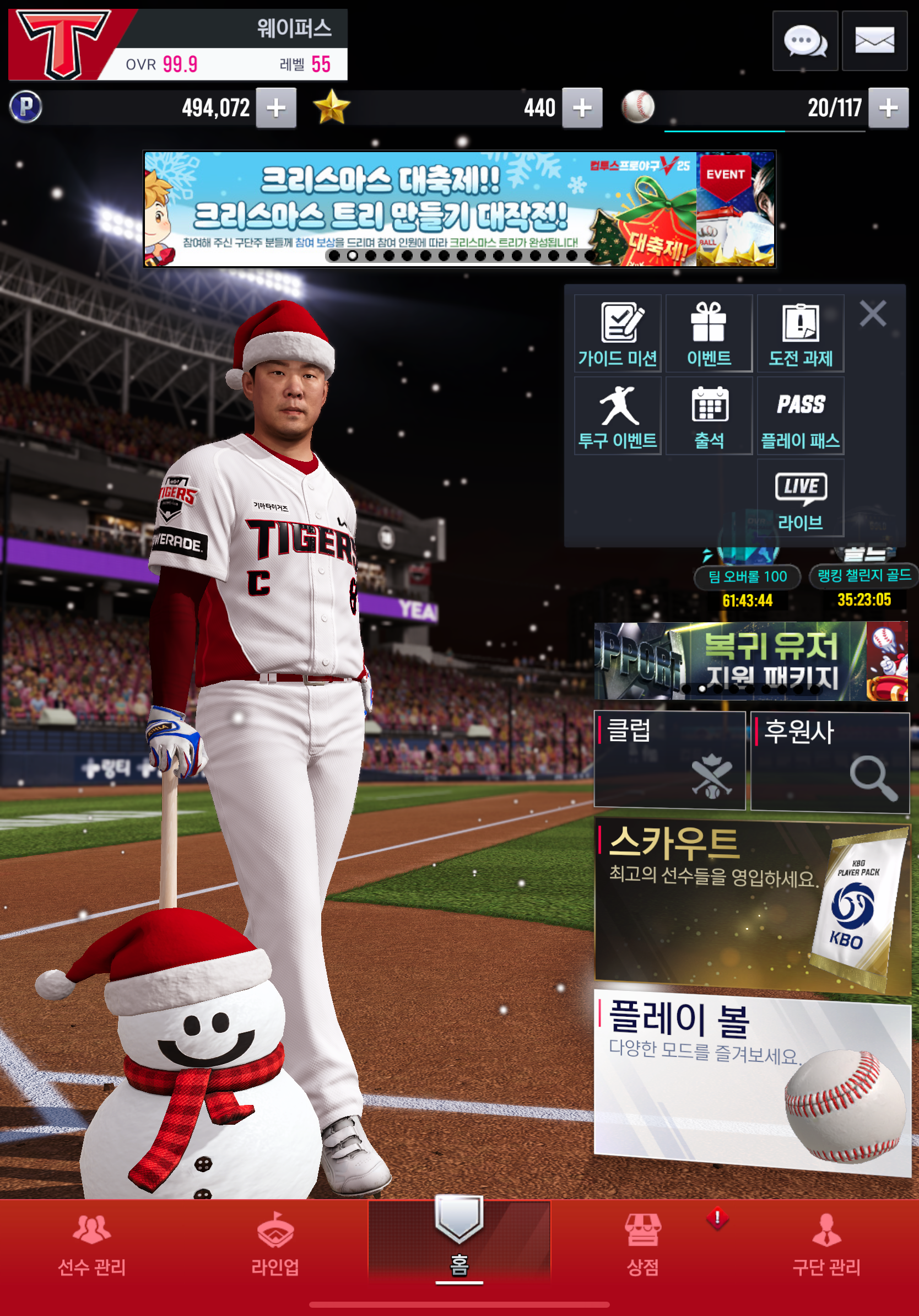
Task: Switch to the 선수 관리 player management tab
Action: coord(91,1245)
